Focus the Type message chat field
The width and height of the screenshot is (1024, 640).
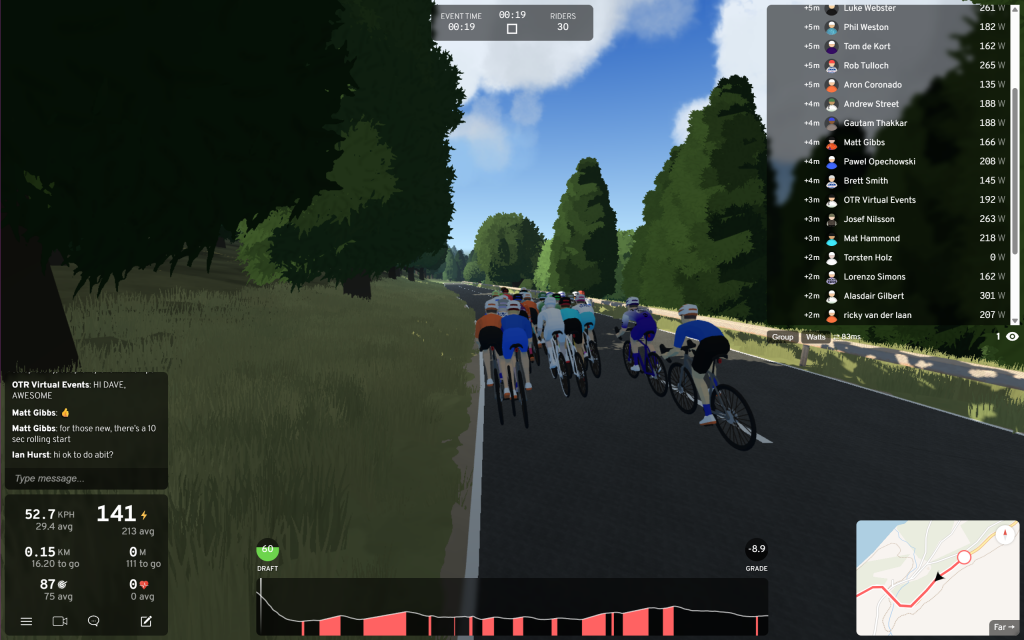click(x=86, y=478)
